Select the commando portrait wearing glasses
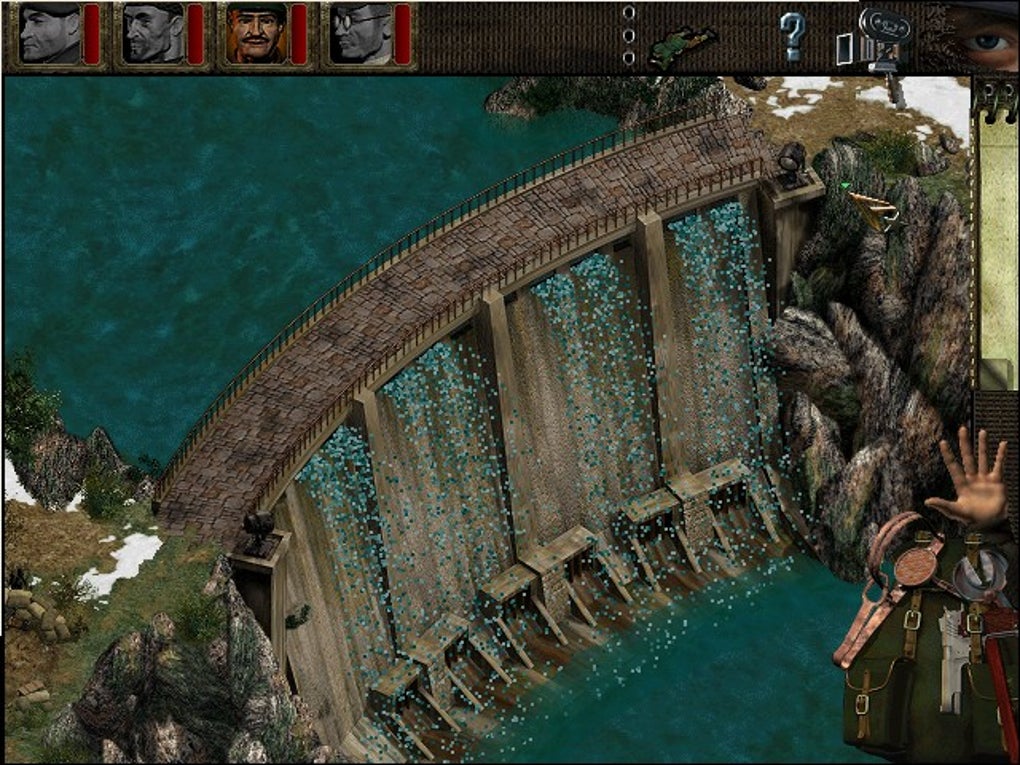1020x765 pixels. [358, 34]
